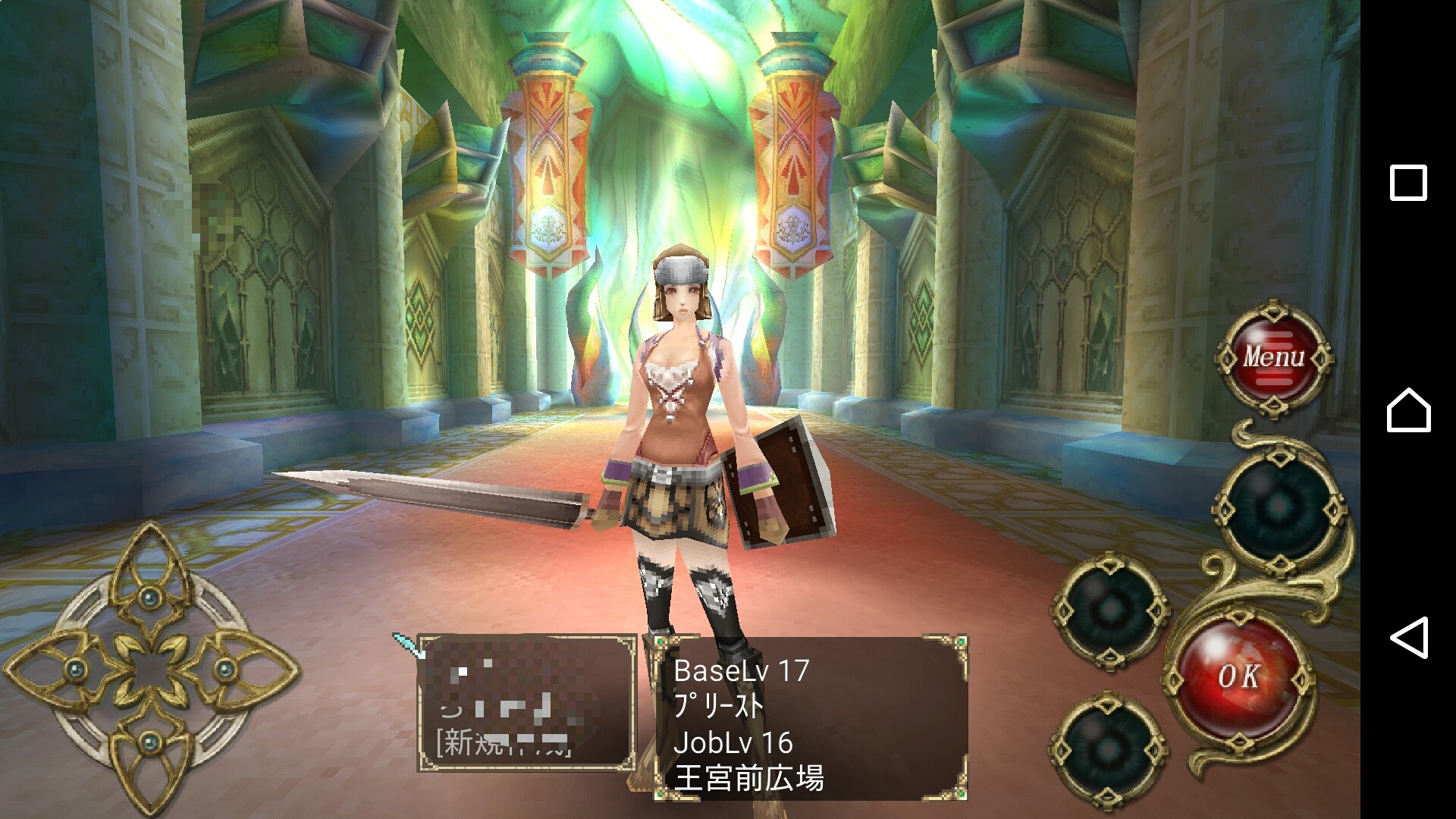Image resolution: width=1456 pixels, height=819 pixels.
Task: Open the red Menu button
Action: 1274,356
